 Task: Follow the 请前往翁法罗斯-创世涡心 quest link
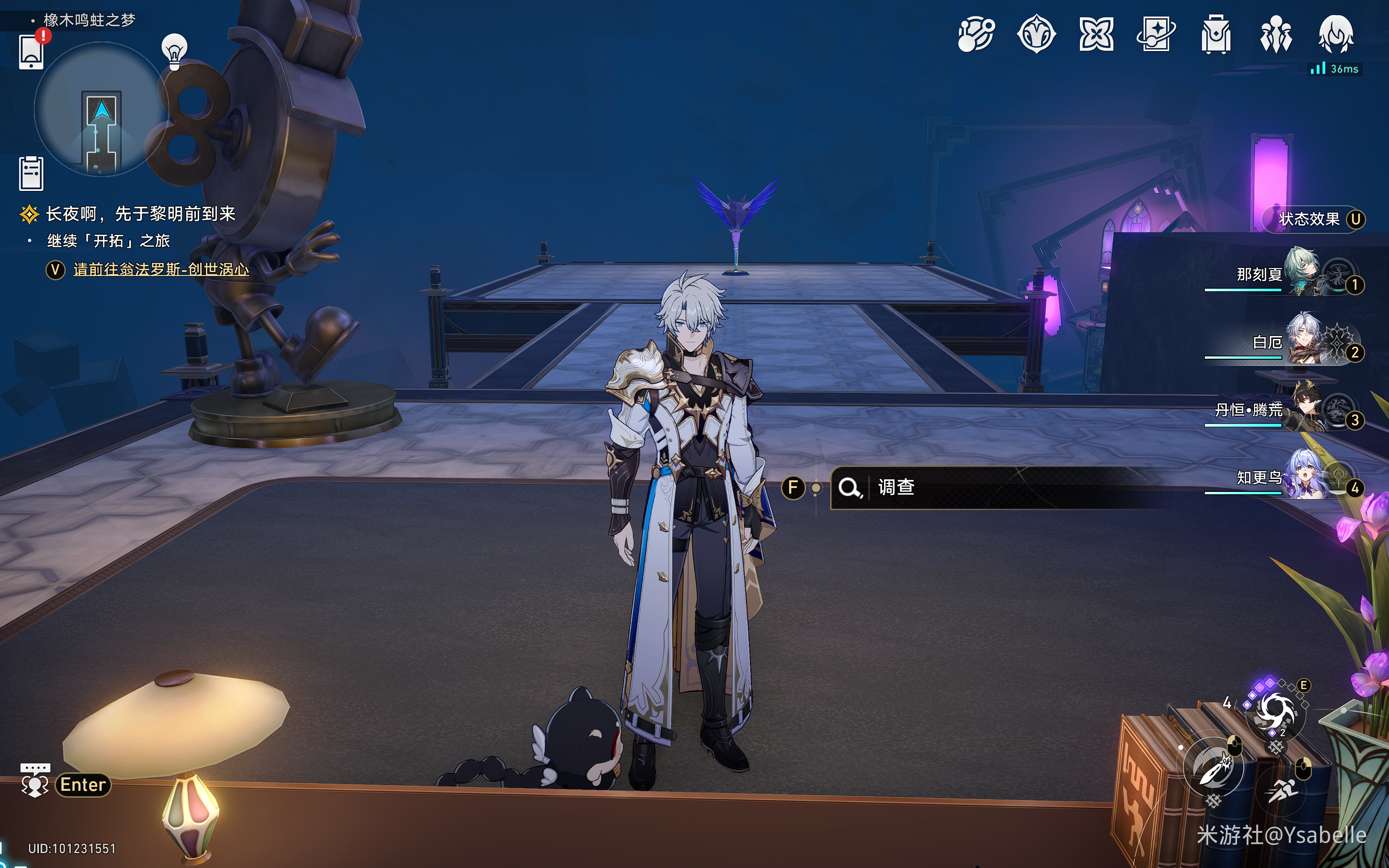coord(161,269)
